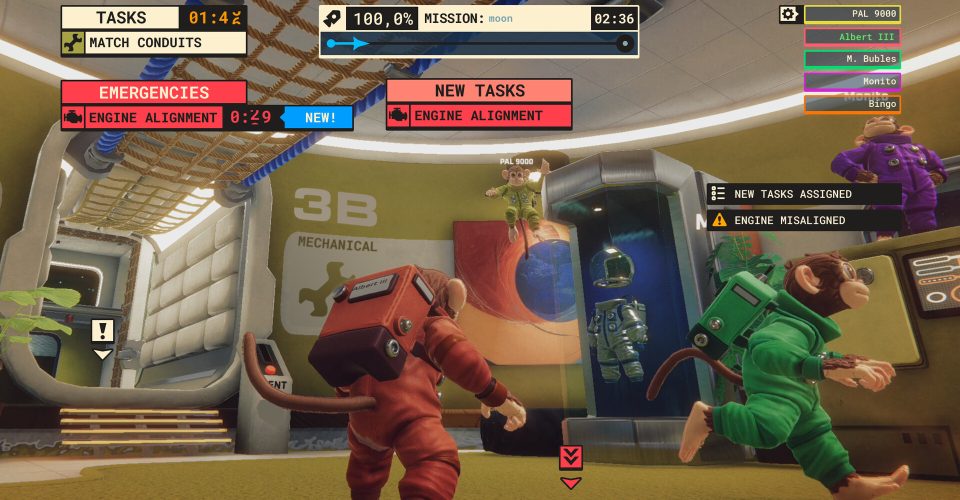The width and height of the screenshot is (960, 500).
Task: Select PAL 9000 in the player list
Action: click(x=852, y=14)
